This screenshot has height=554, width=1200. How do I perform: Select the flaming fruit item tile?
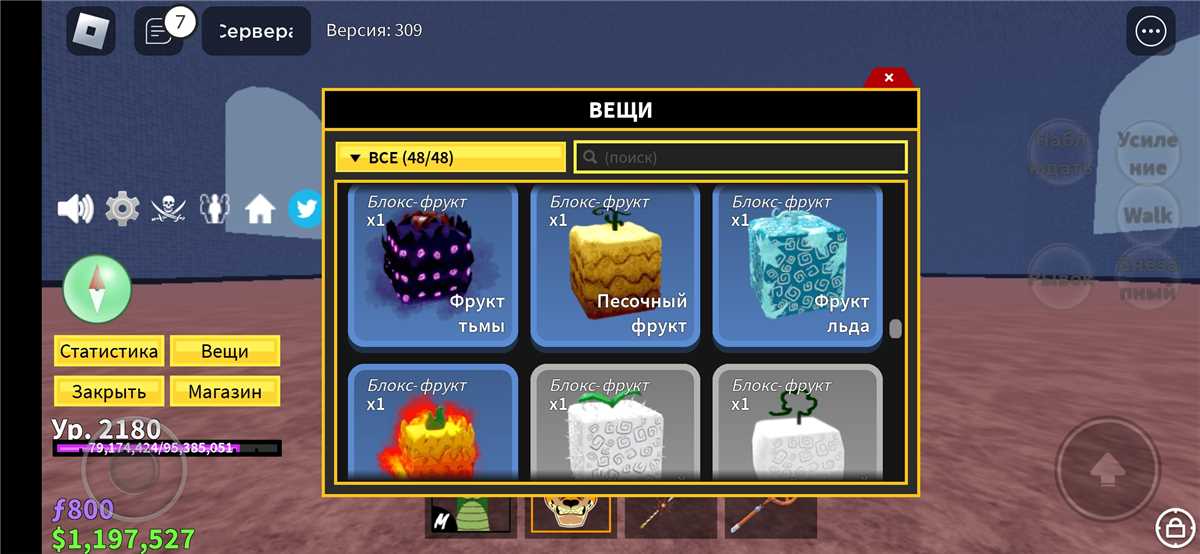[432, 425]
